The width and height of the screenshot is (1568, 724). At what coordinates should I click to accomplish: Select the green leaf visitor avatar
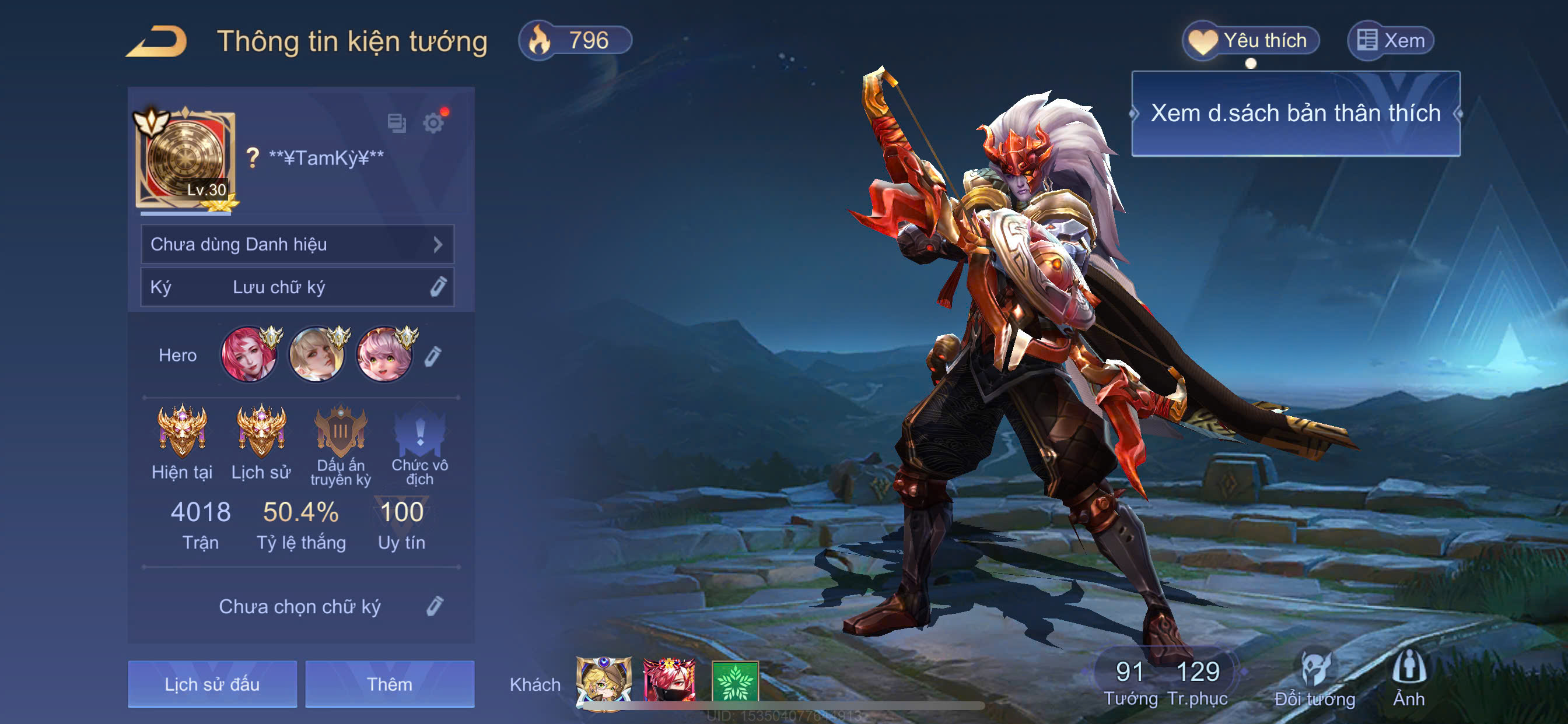[734, 681]
